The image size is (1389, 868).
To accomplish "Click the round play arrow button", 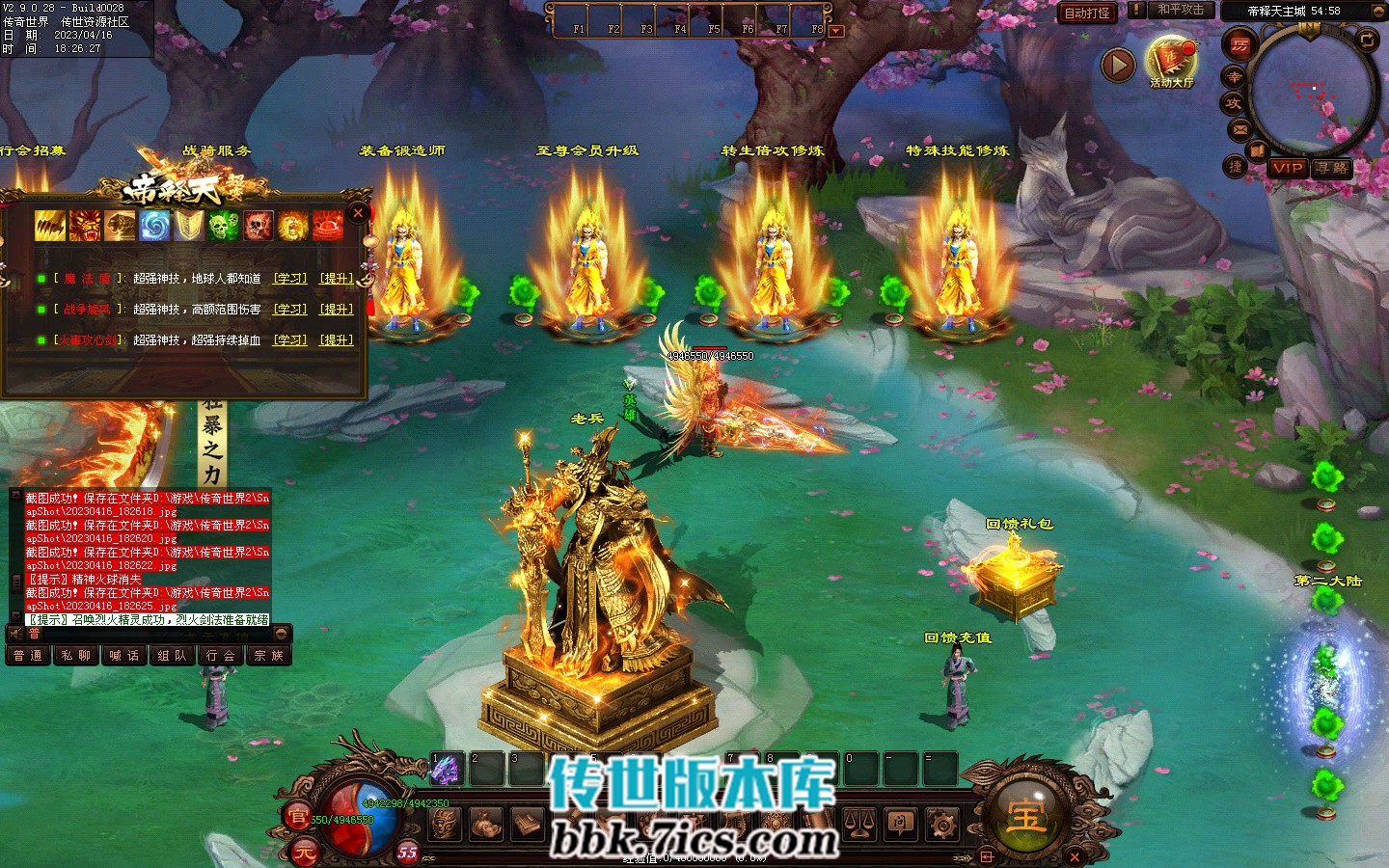I will pyautogui.click(x=1118, y=65).
